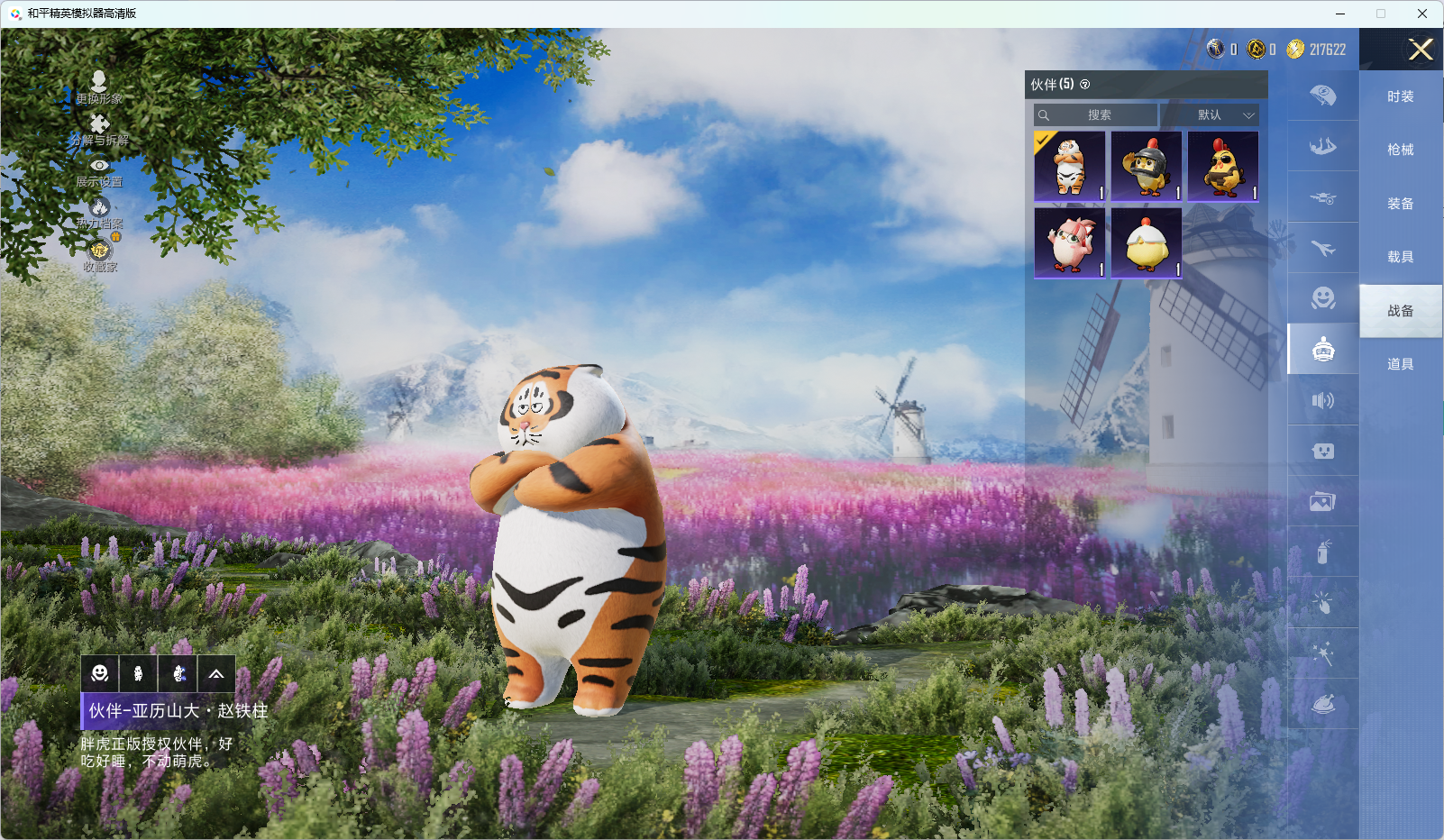Select the tiger companion thumbnail
The image size is (1444, 840).
[x=1070, y=167]
